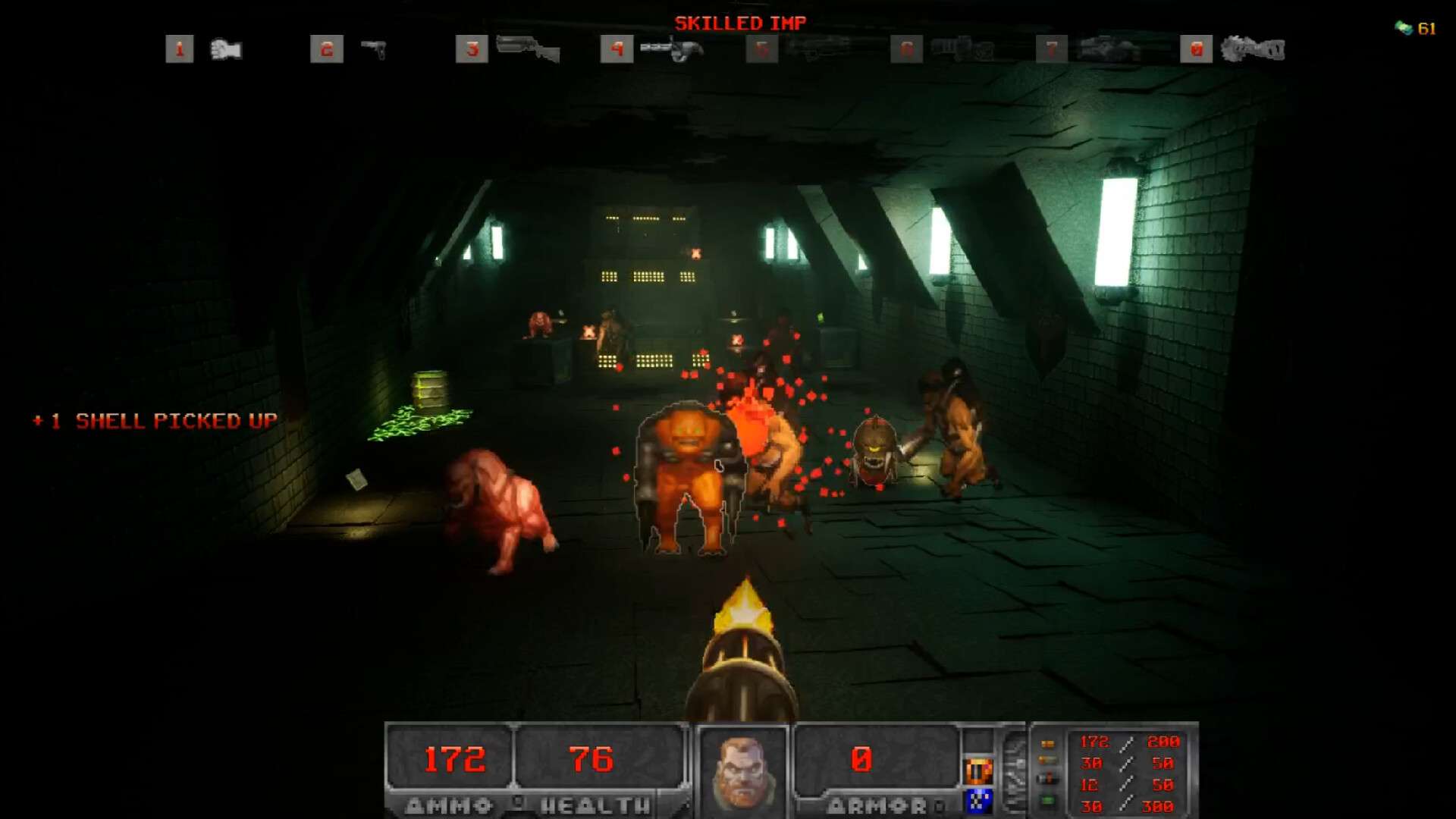Click the green cash icon
1456x819 pixels.
point(1404,28)
